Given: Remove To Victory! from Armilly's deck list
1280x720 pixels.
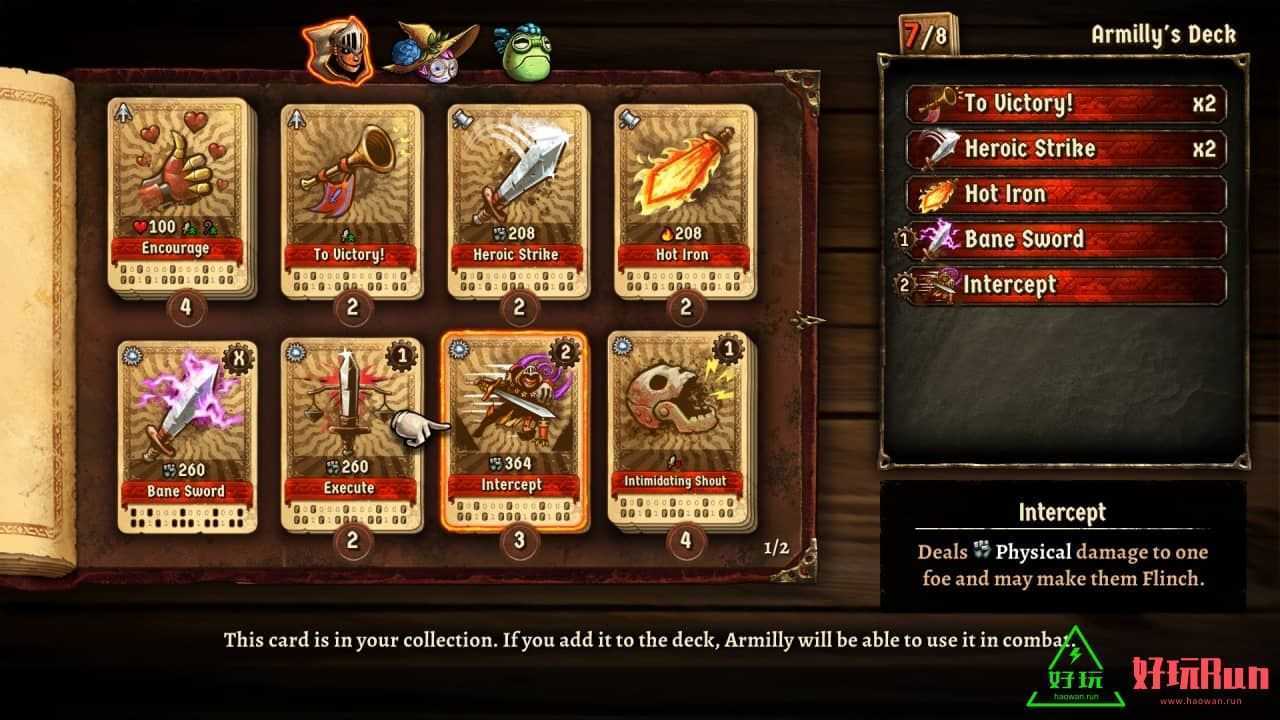Looking at the screenshot, I should coord(1066,104).
